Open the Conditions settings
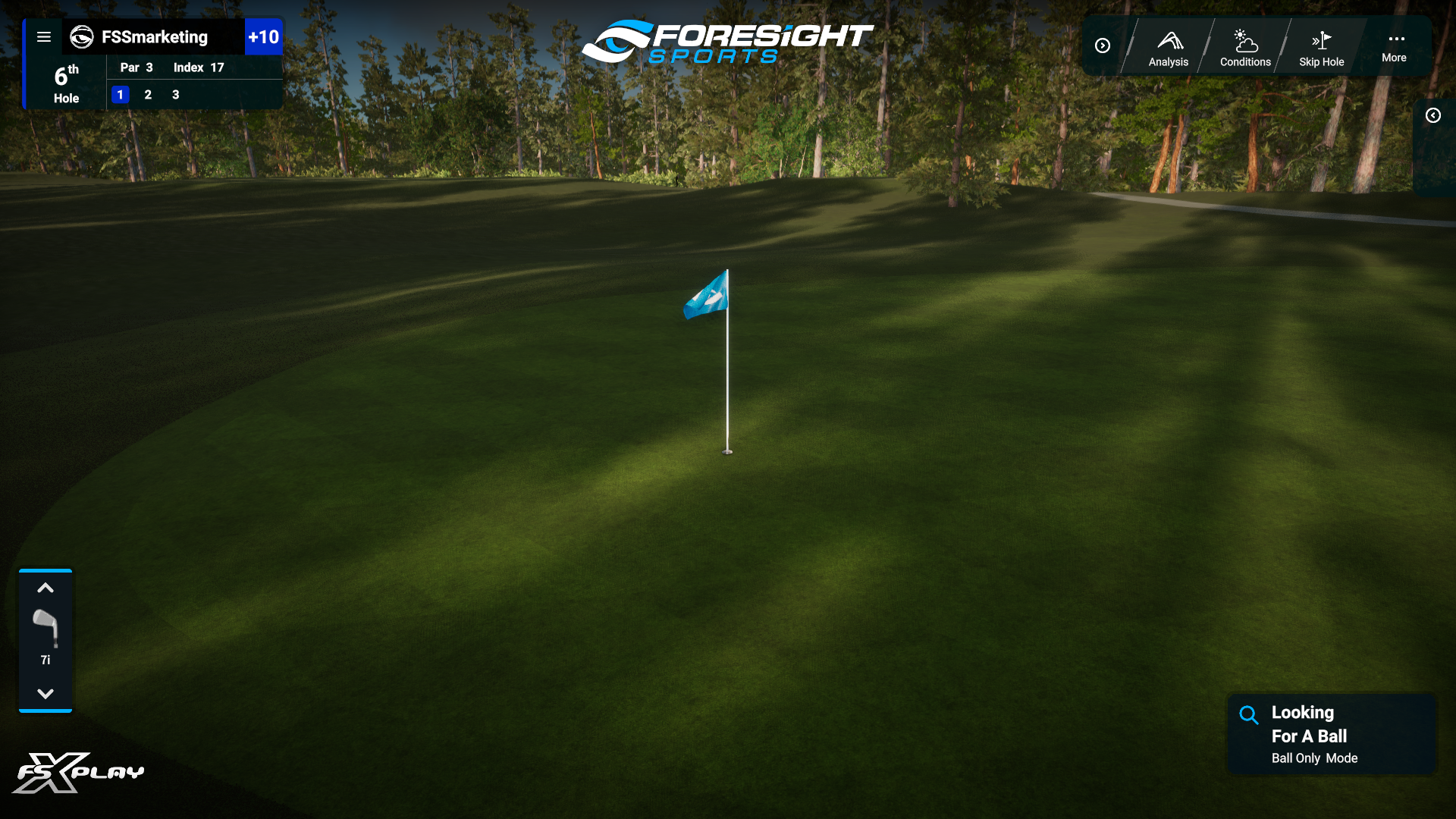The height and width of the screenshot is (819, 1456). tap(1244, 45)
